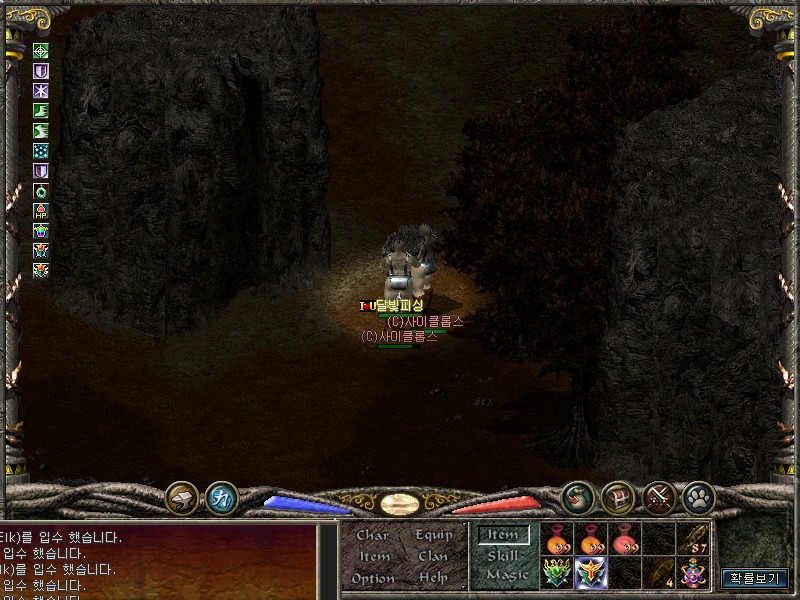Select the highlighted Item tab above Skill
Screen dimensions: 800x600
pyautogui.click(x=502, y=535)
